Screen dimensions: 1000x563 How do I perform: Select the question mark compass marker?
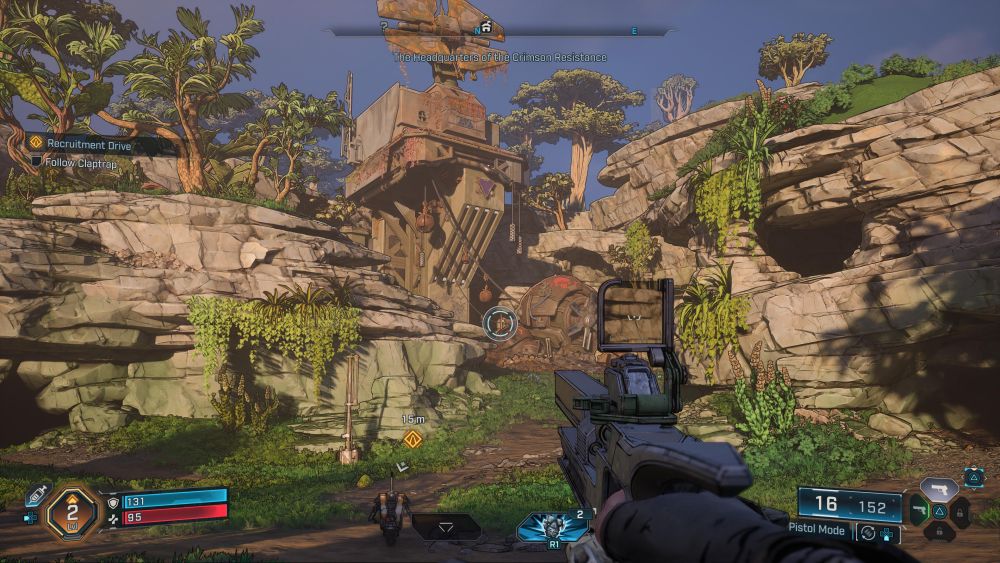(384, 28)
